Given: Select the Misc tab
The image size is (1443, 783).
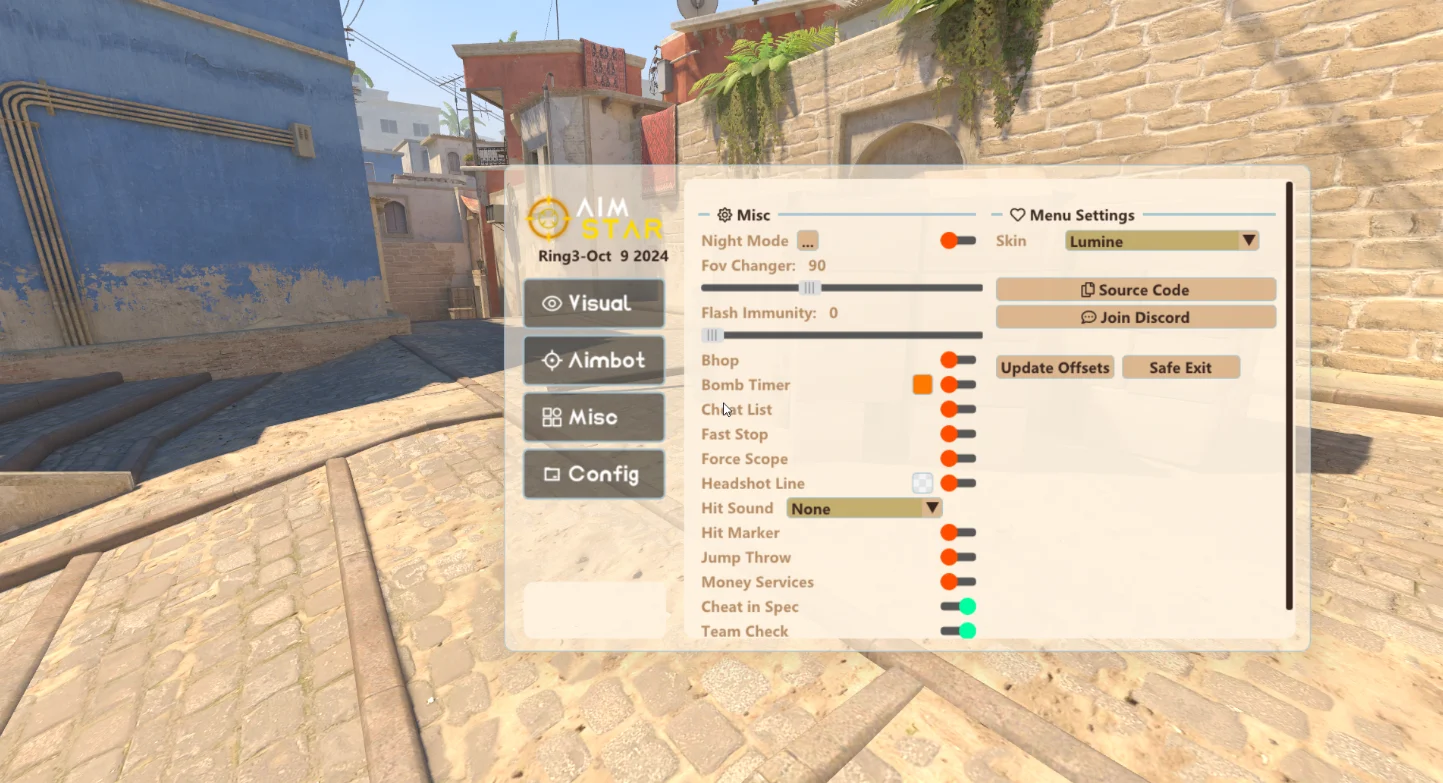Looking at the screenshot, I should (x=594, y=417).
